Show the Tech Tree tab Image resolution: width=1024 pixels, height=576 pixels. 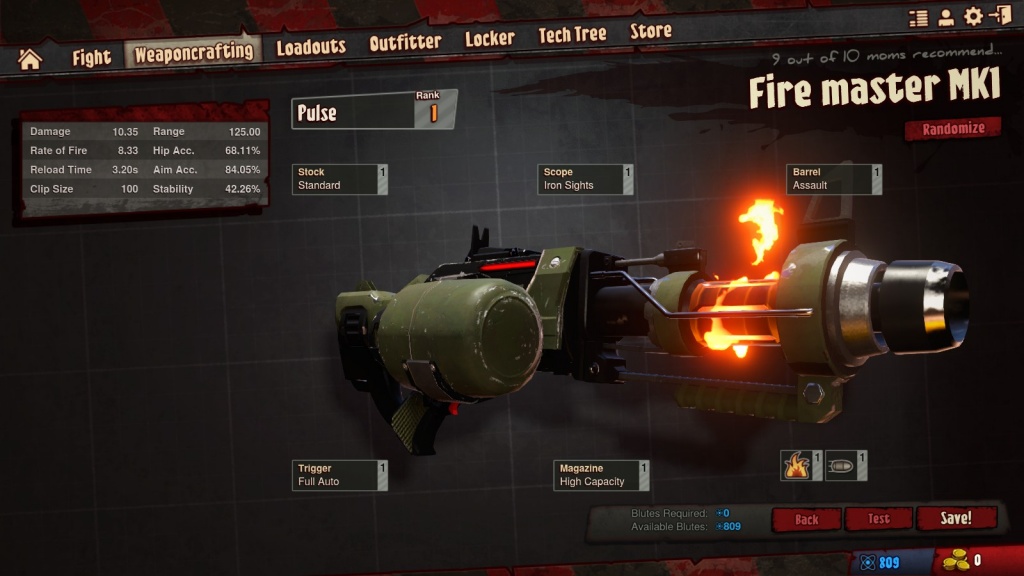(572, 35)
